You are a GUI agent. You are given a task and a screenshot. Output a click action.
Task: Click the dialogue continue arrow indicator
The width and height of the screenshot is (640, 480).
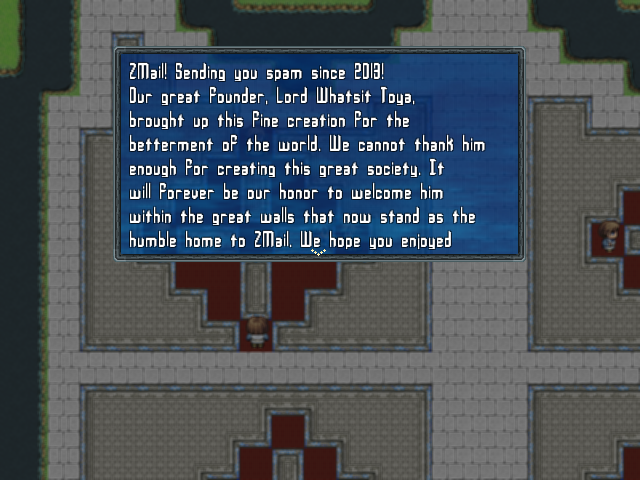click(x=319, y=253)
